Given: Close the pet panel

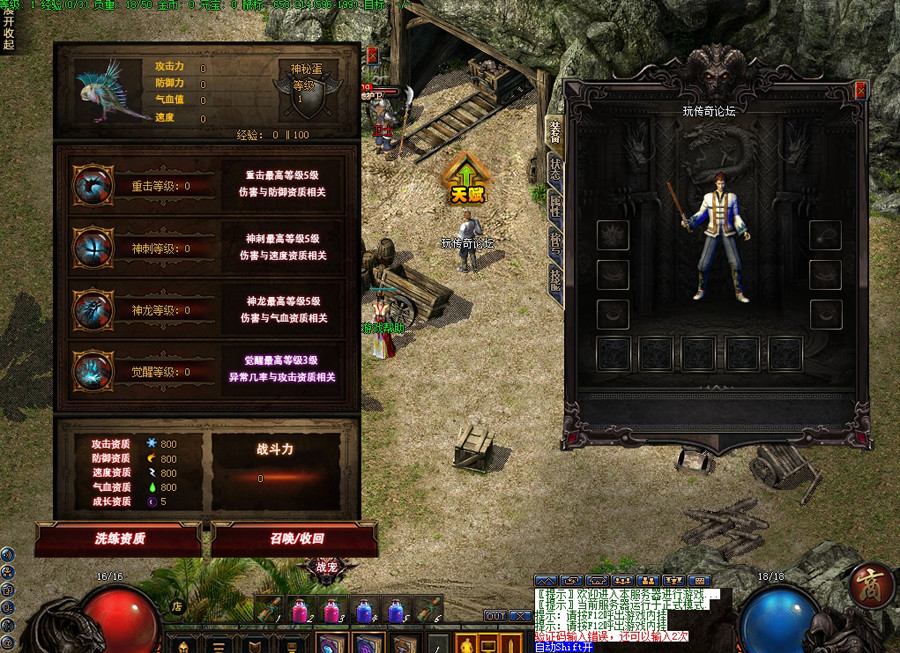Looking at the screenshot, I should [372, 55].
